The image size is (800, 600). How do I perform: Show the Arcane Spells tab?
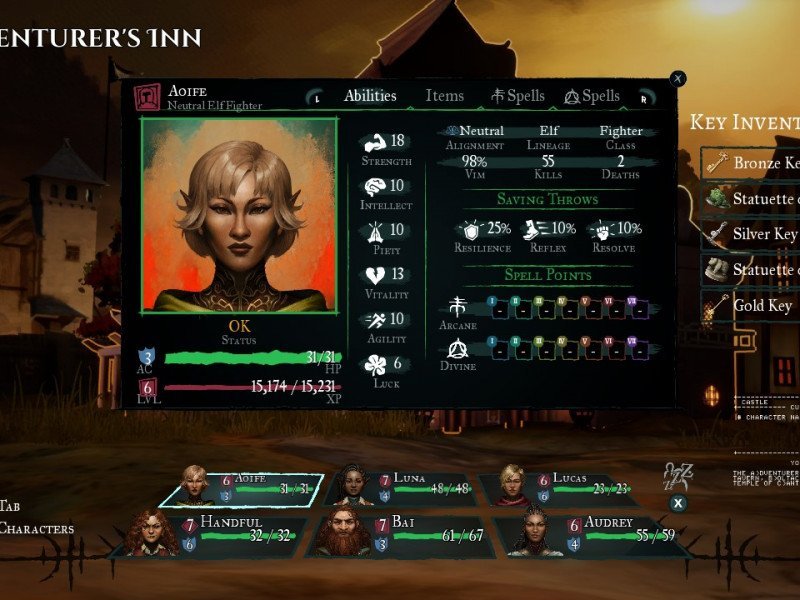pyautogui.click(x=518, y=96)
